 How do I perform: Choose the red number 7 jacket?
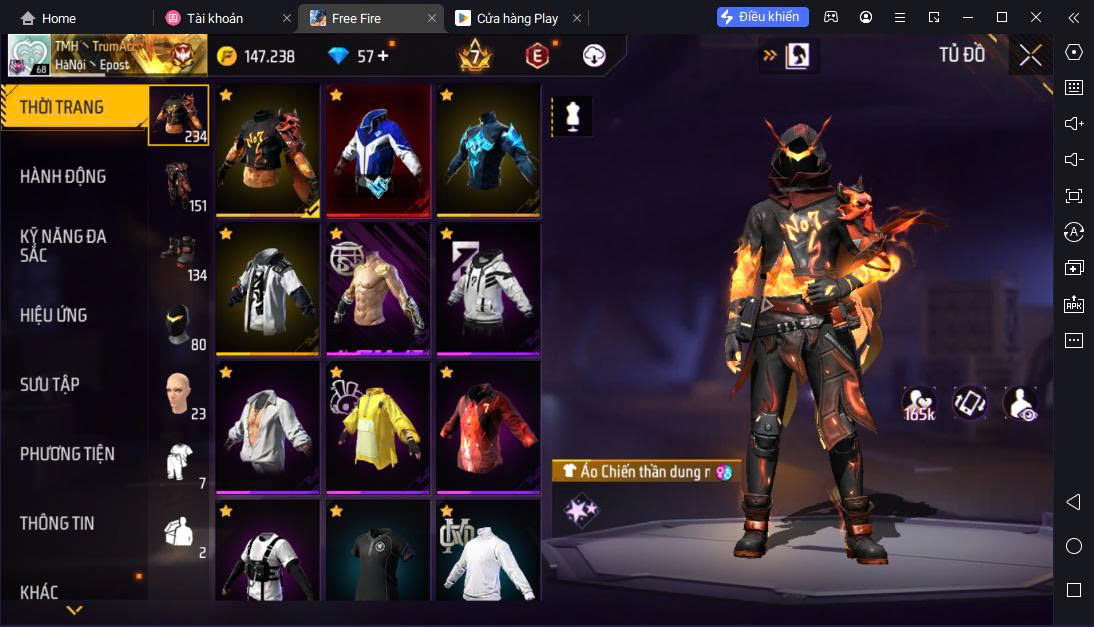coord(488,427)
